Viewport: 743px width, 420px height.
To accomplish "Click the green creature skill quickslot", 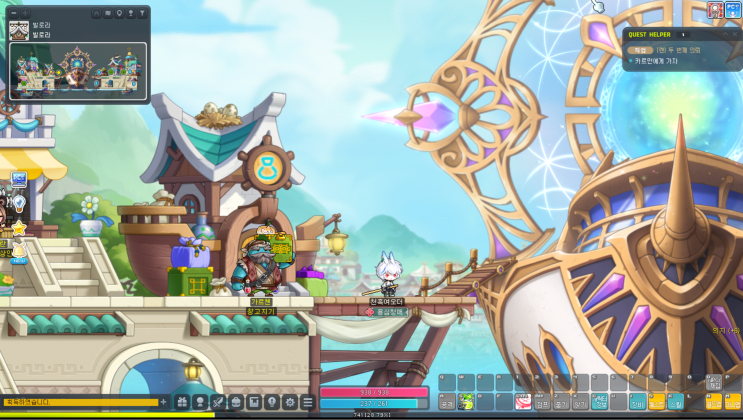I will pos(465,402).
